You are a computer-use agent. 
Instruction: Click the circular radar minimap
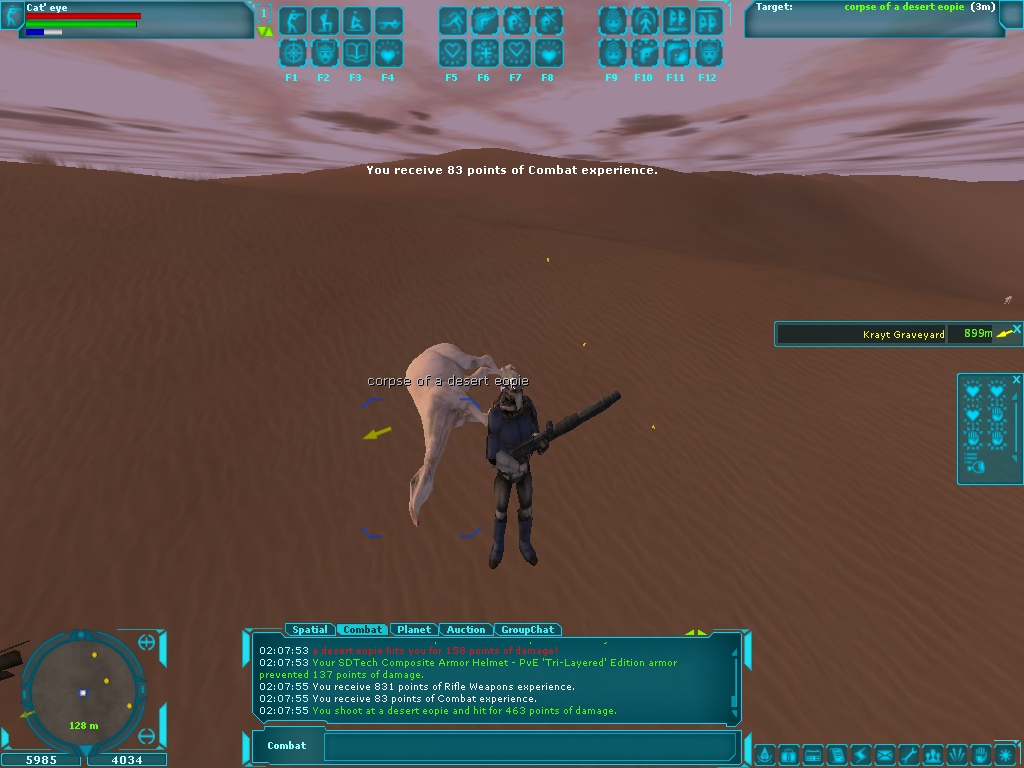coord(83,688)
